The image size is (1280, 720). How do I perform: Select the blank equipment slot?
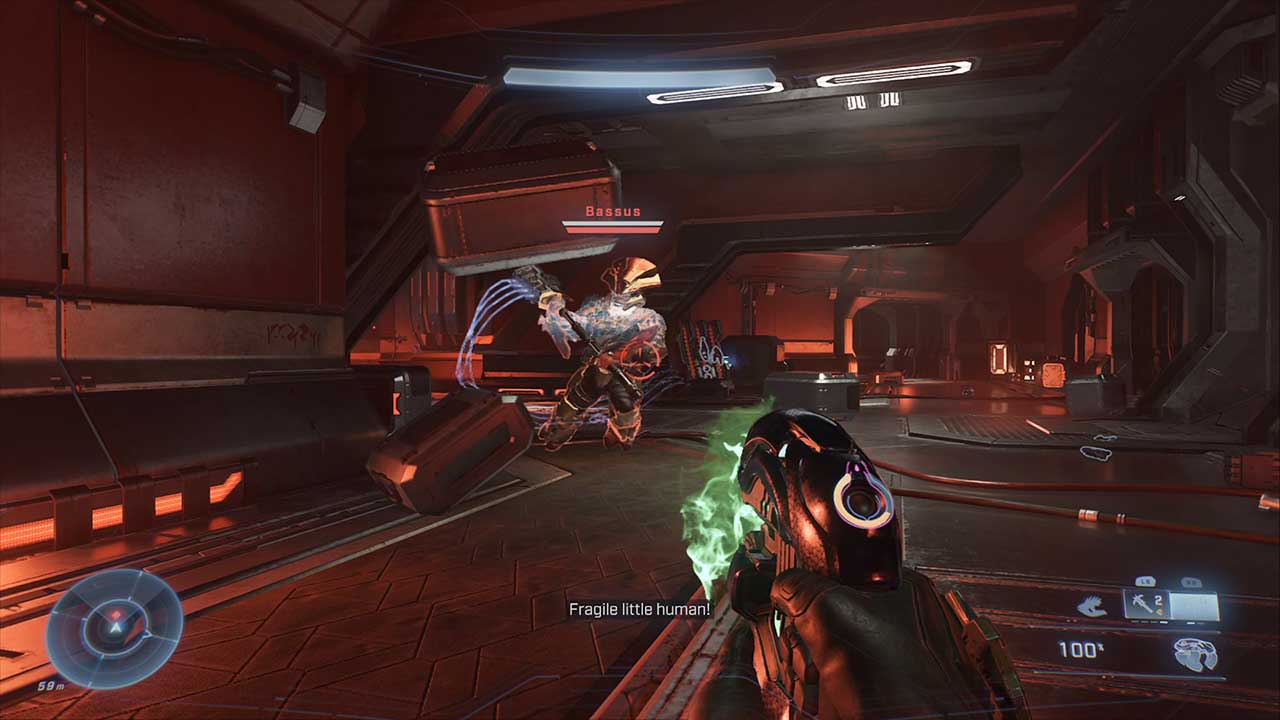pyautogui.click(x=1195, y=606)
